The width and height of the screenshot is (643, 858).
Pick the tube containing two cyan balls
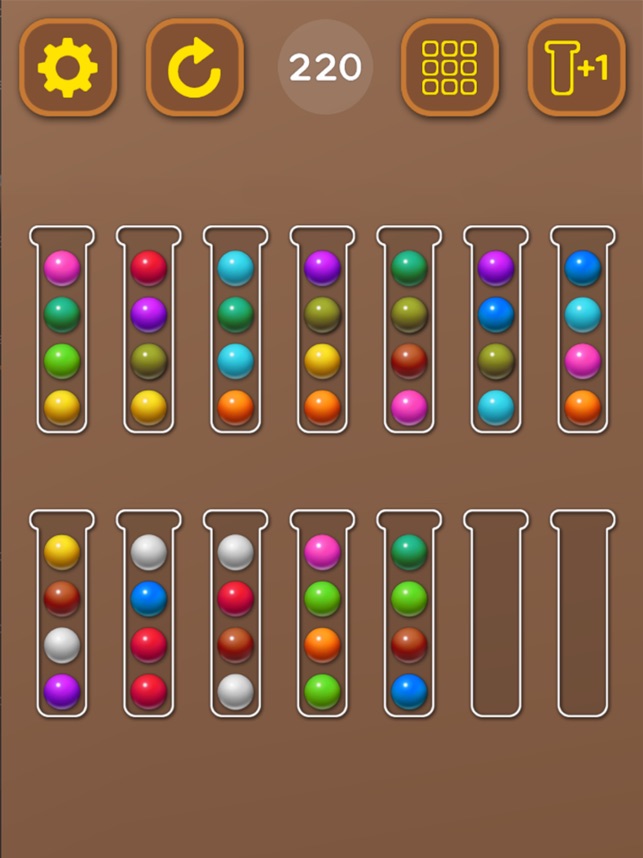236,330
